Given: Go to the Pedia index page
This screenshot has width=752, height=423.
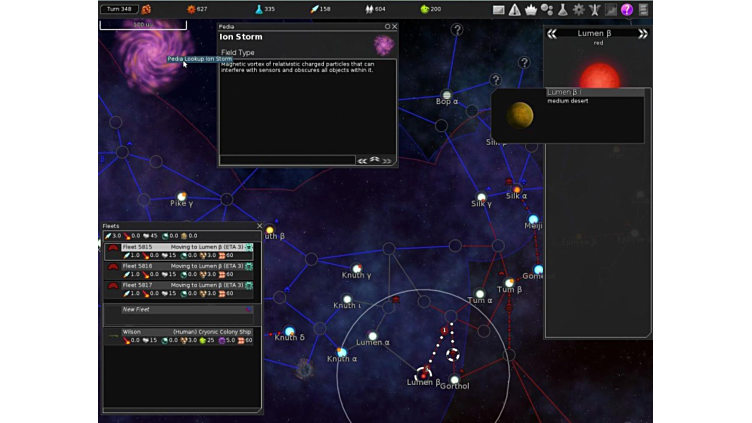Looking at the screenshot, I should (375, 160).
